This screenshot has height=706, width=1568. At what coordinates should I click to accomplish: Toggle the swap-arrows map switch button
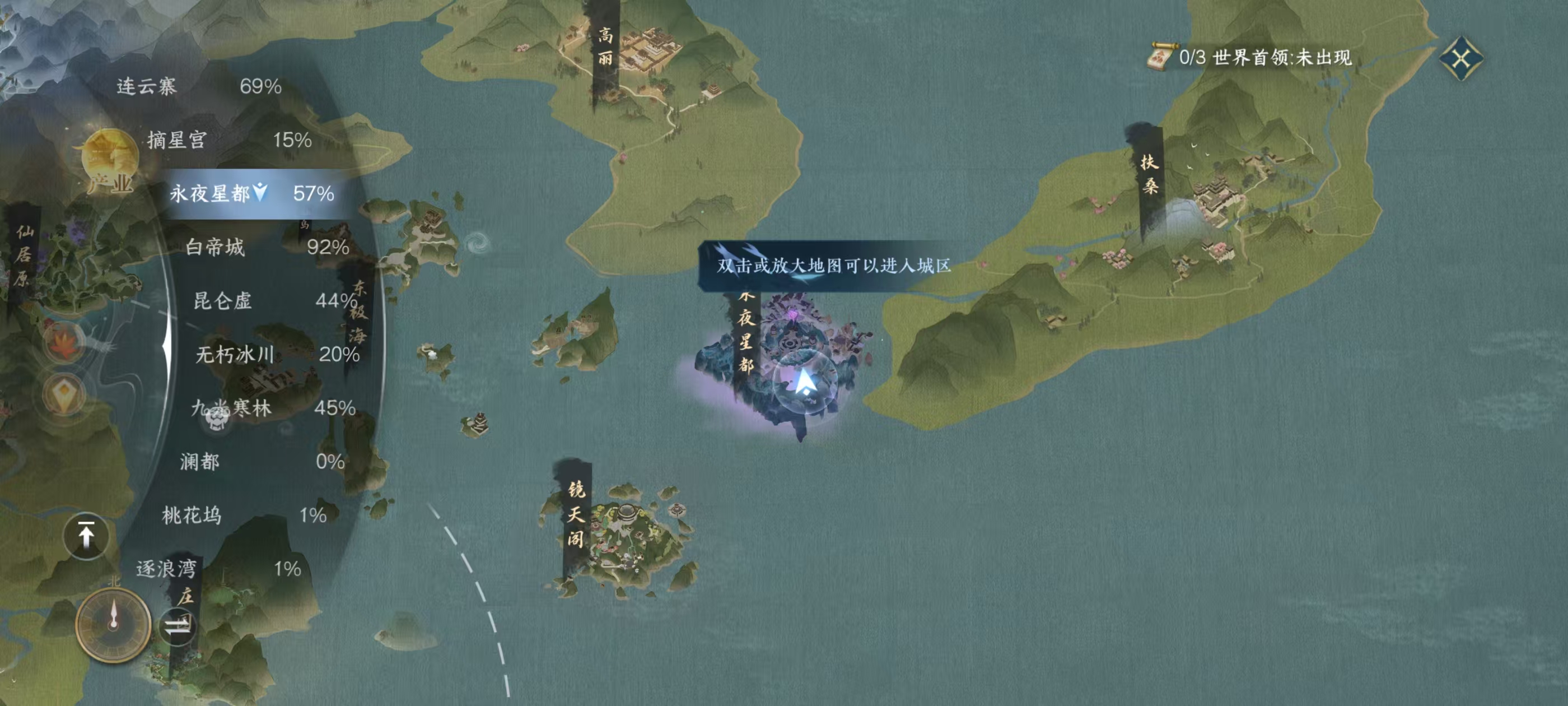177,625
